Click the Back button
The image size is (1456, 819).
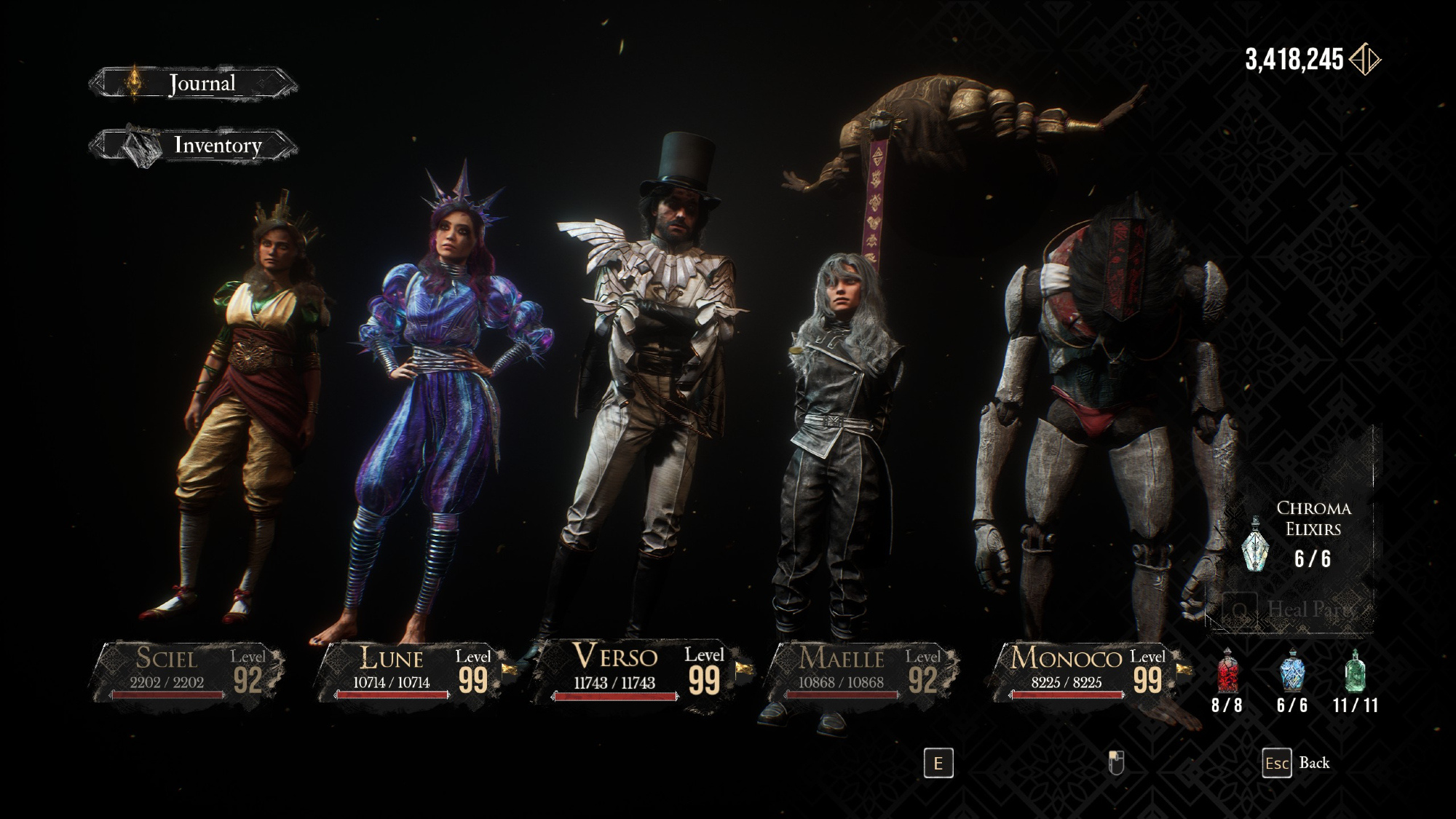[x=1296, y=763]
